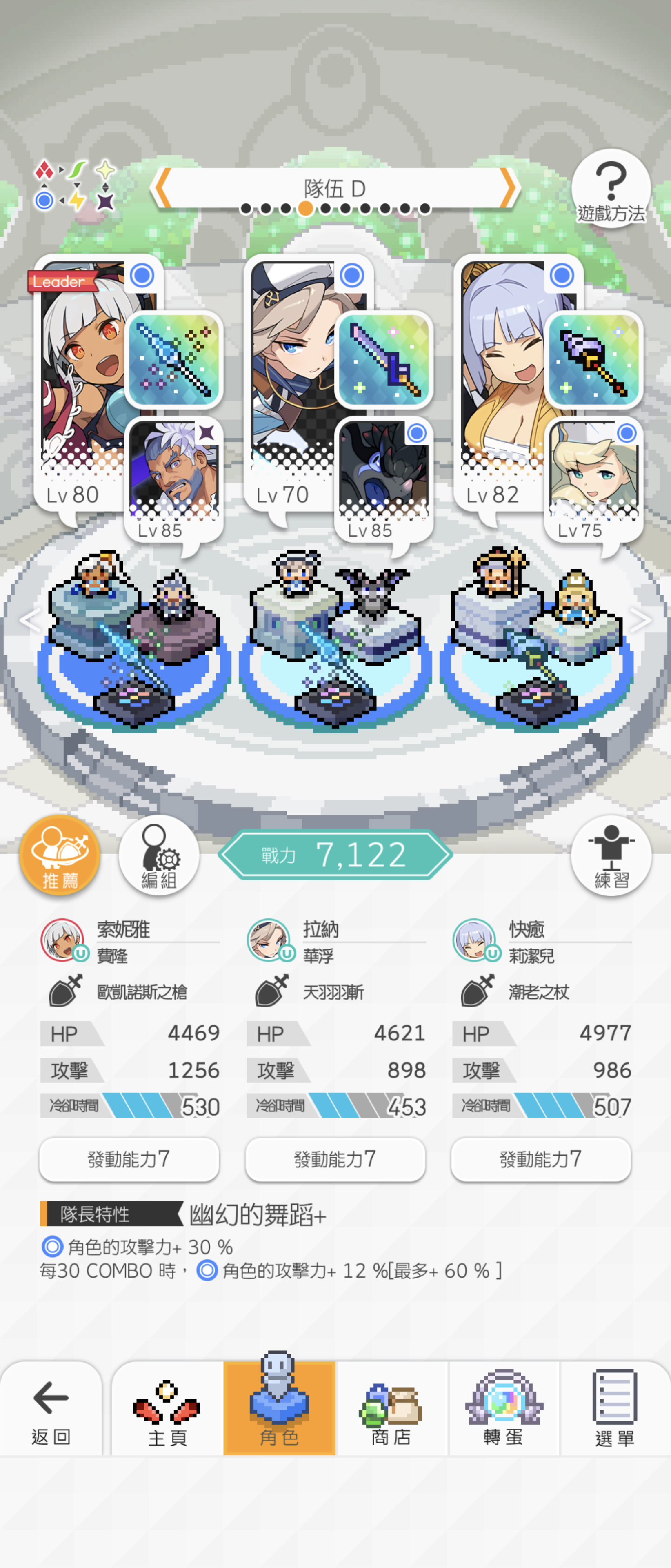Toggle the blue element marker on 拉納's portrait
Screen dimensions: 671x1568
coord(351,275)
